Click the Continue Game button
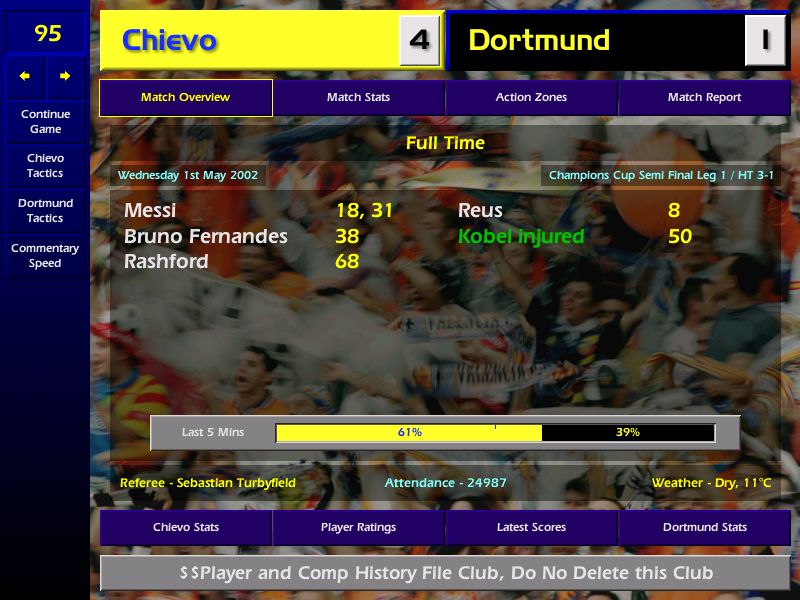This screenshot has height=600, width=800. point(45,121)
